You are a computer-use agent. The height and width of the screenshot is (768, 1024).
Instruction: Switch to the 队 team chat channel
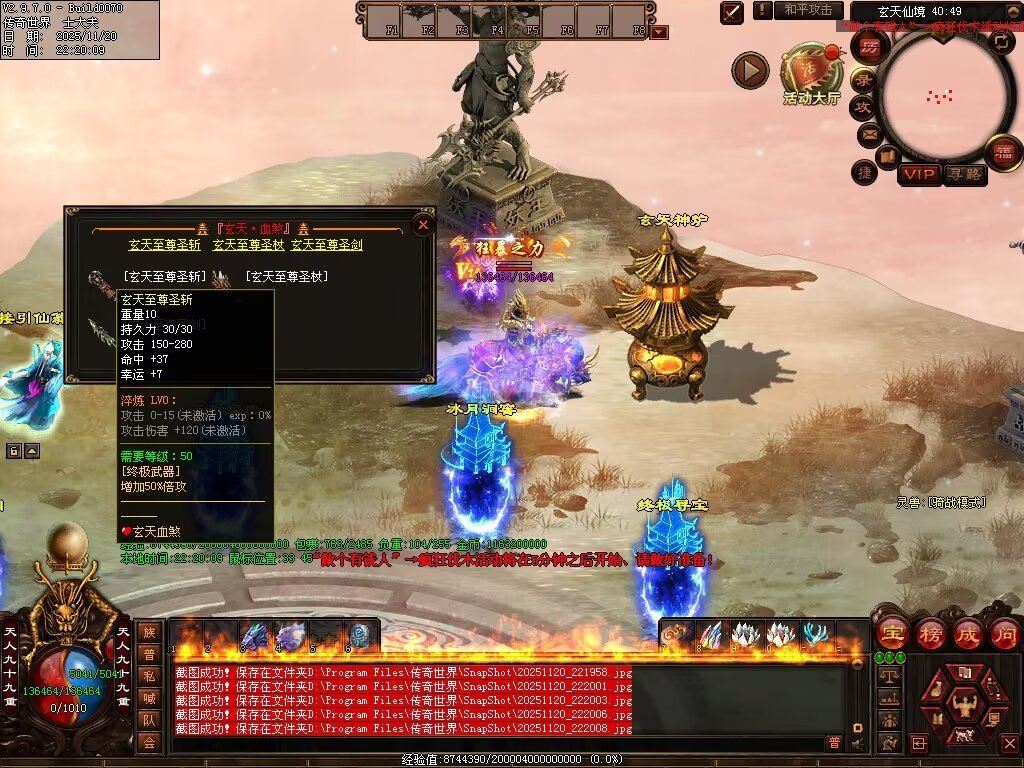149,719
